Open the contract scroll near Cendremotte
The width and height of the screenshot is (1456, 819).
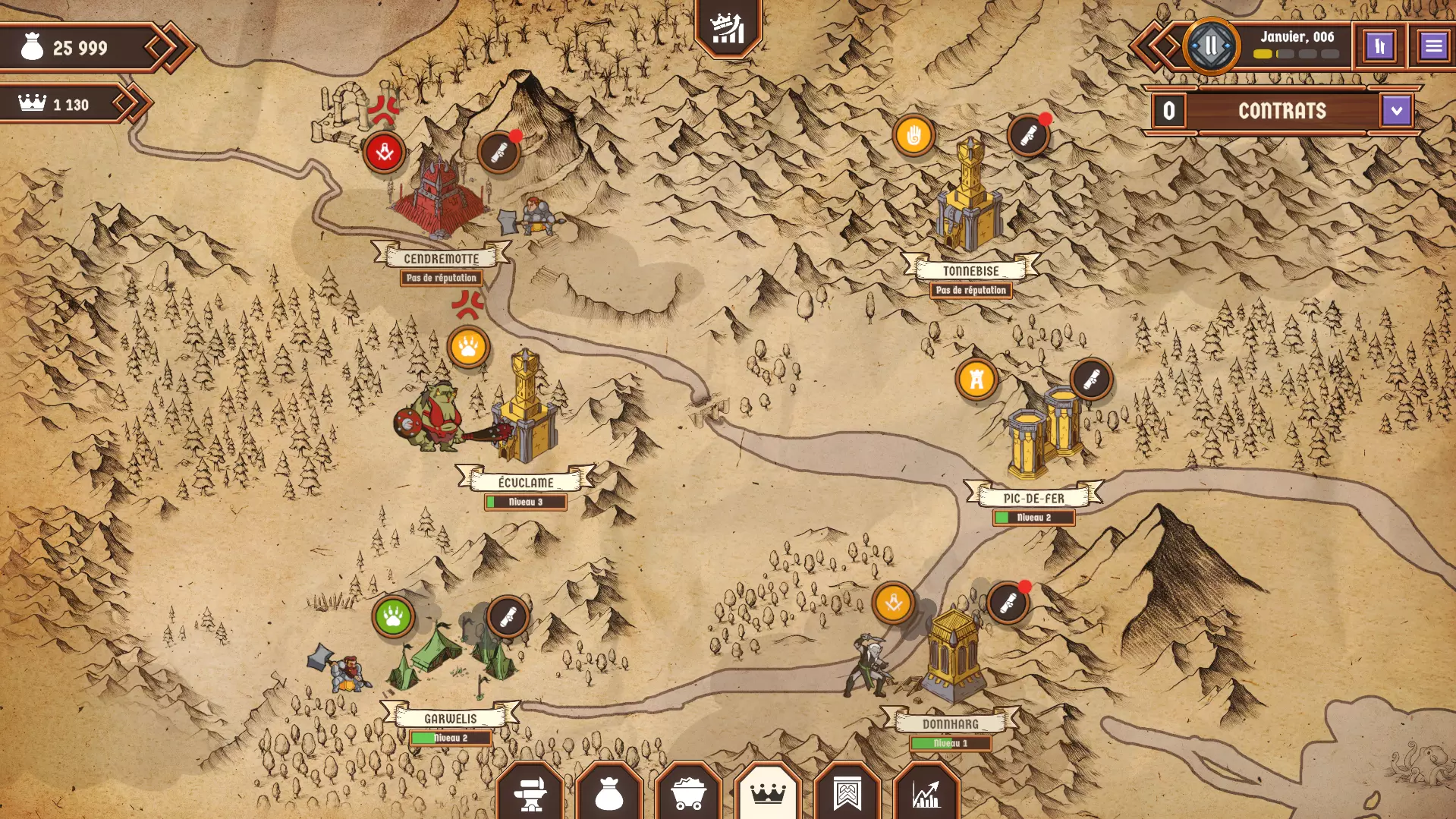499,153
